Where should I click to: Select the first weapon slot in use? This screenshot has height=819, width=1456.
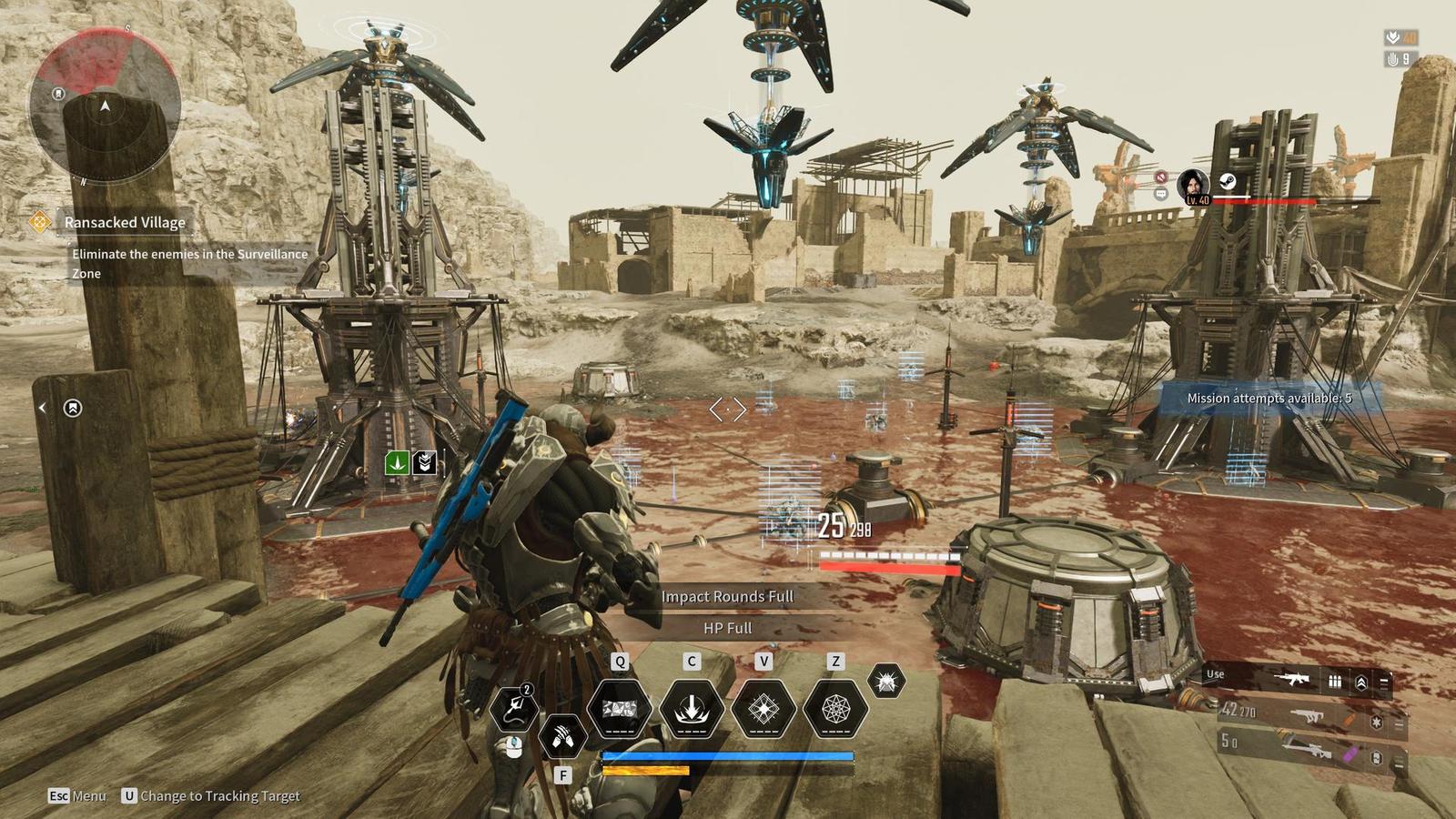(x=1290, y=679)
